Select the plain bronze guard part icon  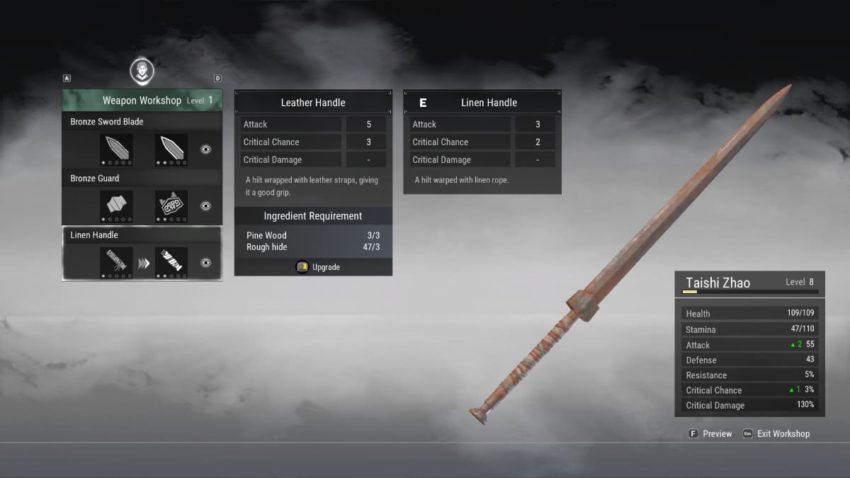tap(117, 205)
